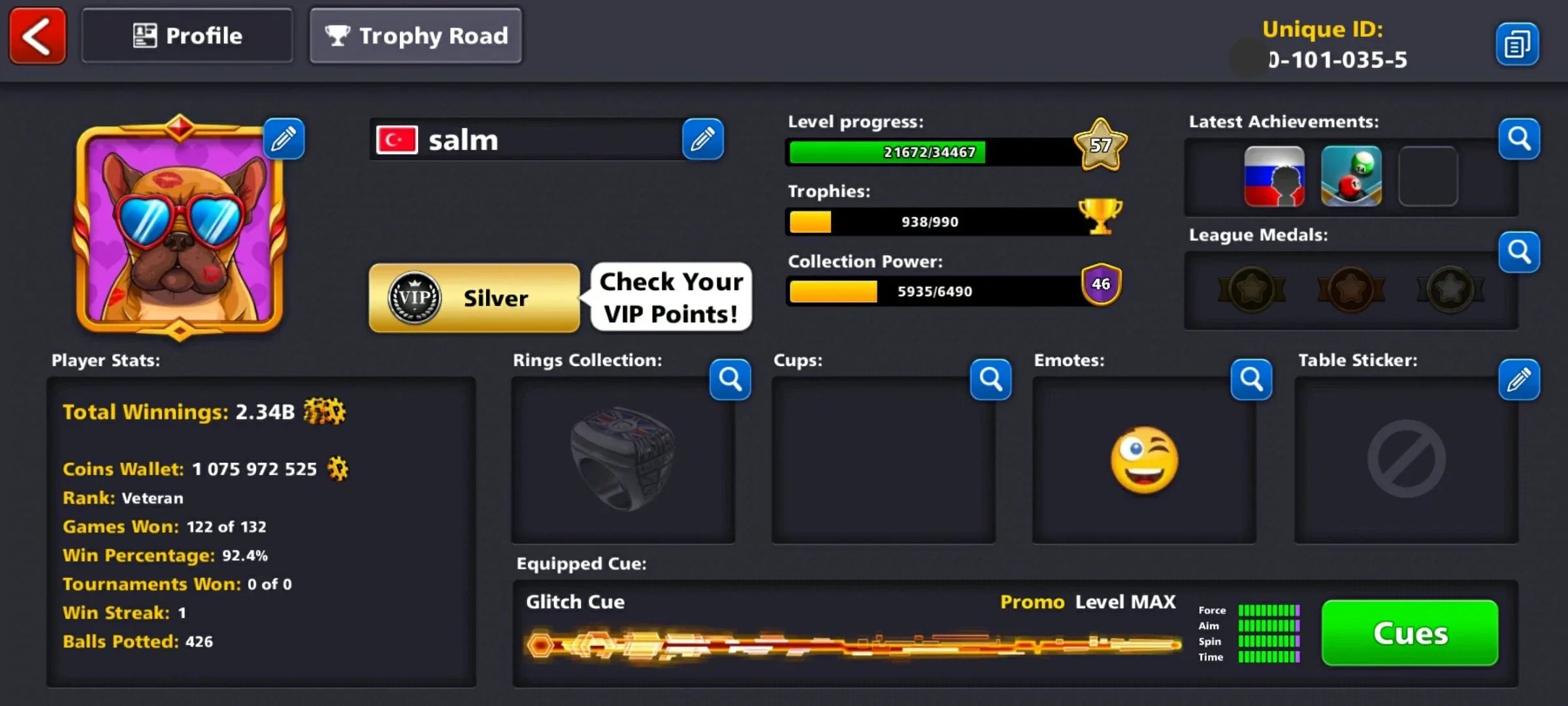Edit the profile avatar picture
Screen dimensions: 1568x706
coord(284,139)
